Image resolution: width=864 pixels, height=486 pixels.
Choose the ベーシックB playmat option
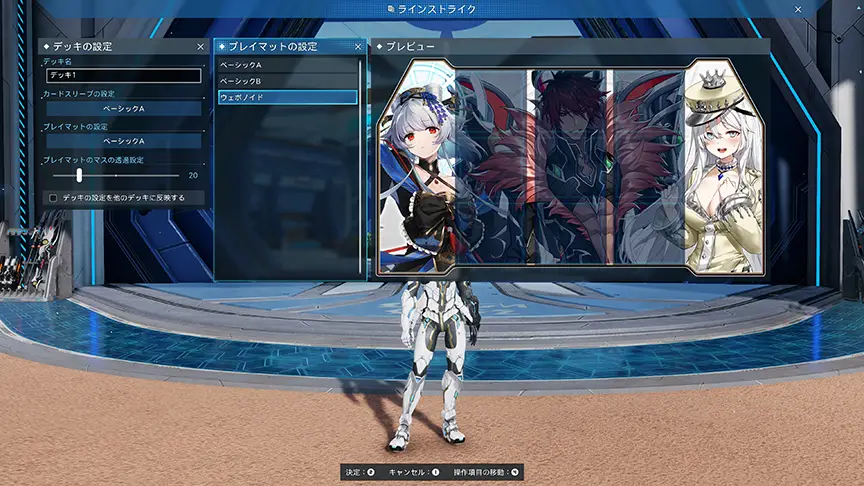287,81
